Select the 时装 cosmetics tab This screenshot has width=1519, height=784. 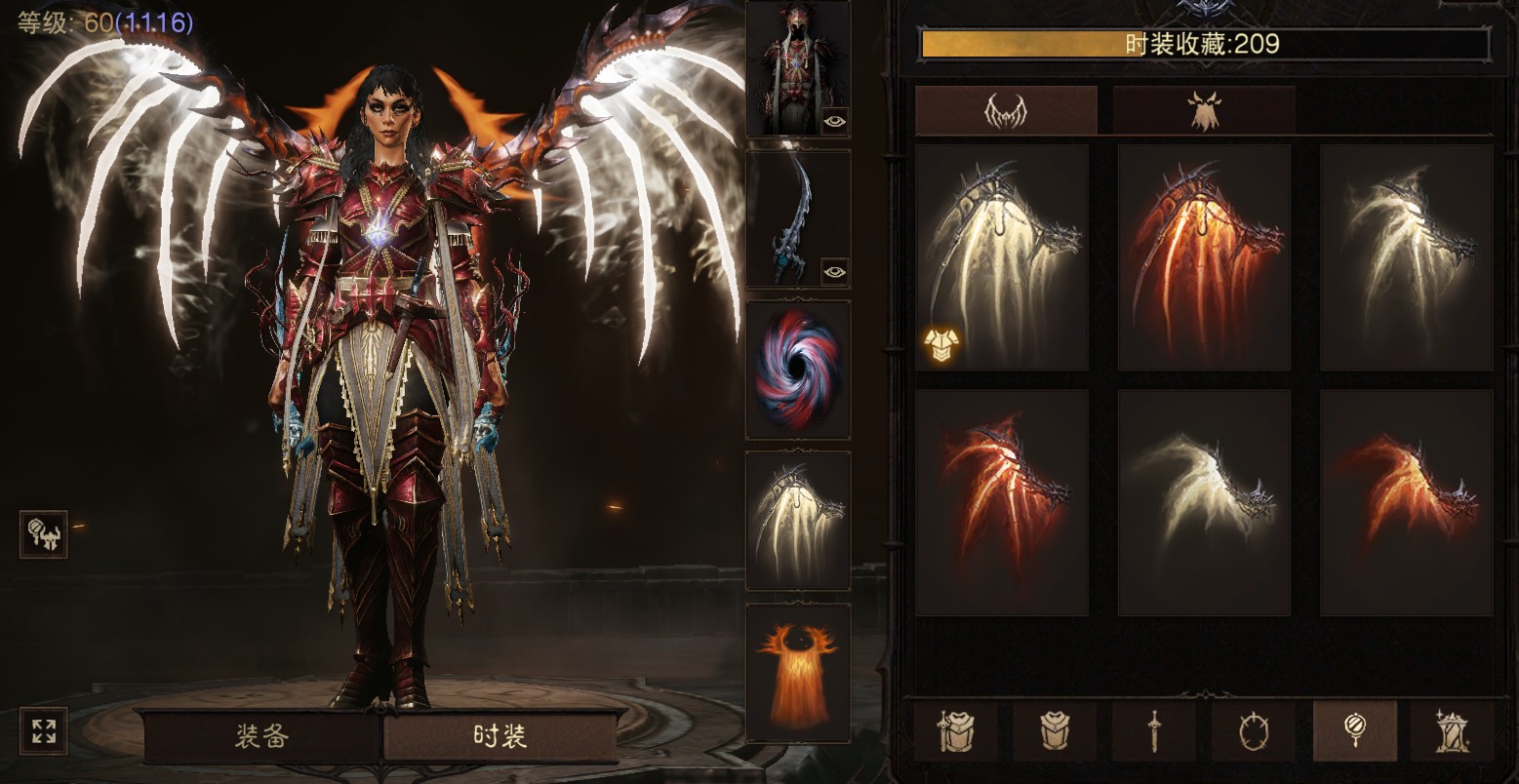pos(500,736)
